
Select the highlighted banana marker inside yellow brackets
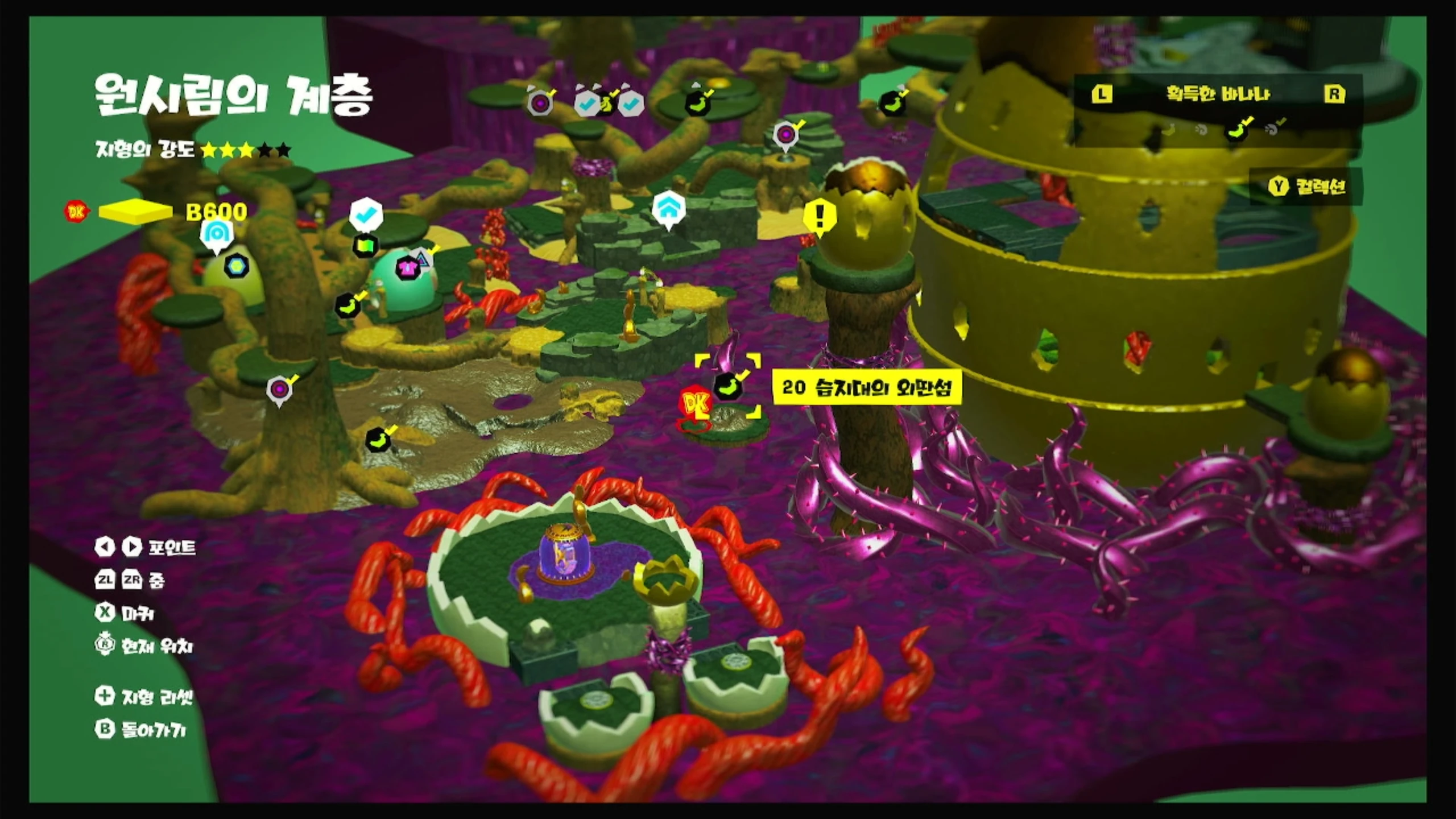coord(727,386)
